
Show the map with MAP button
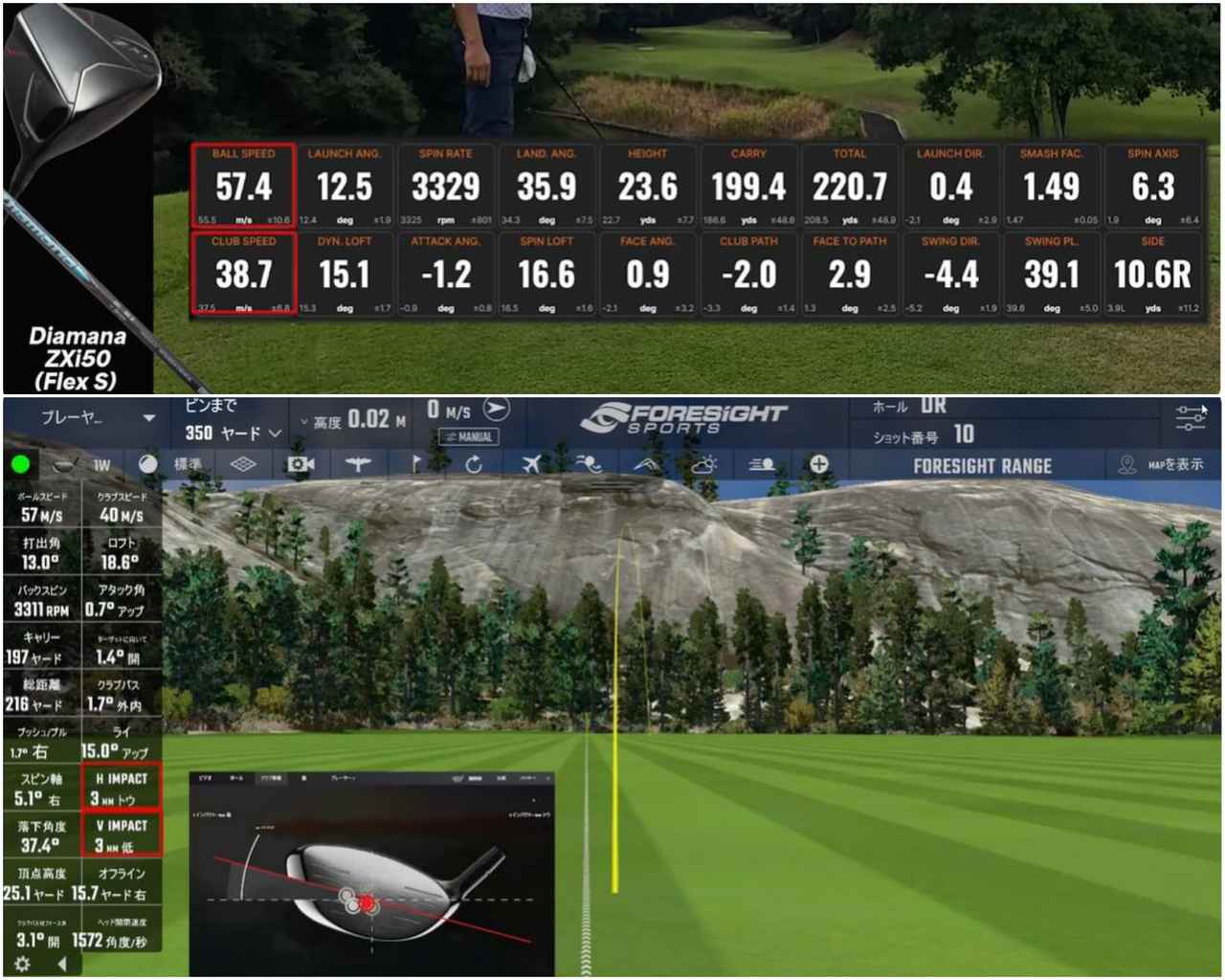click(1161, 465)
